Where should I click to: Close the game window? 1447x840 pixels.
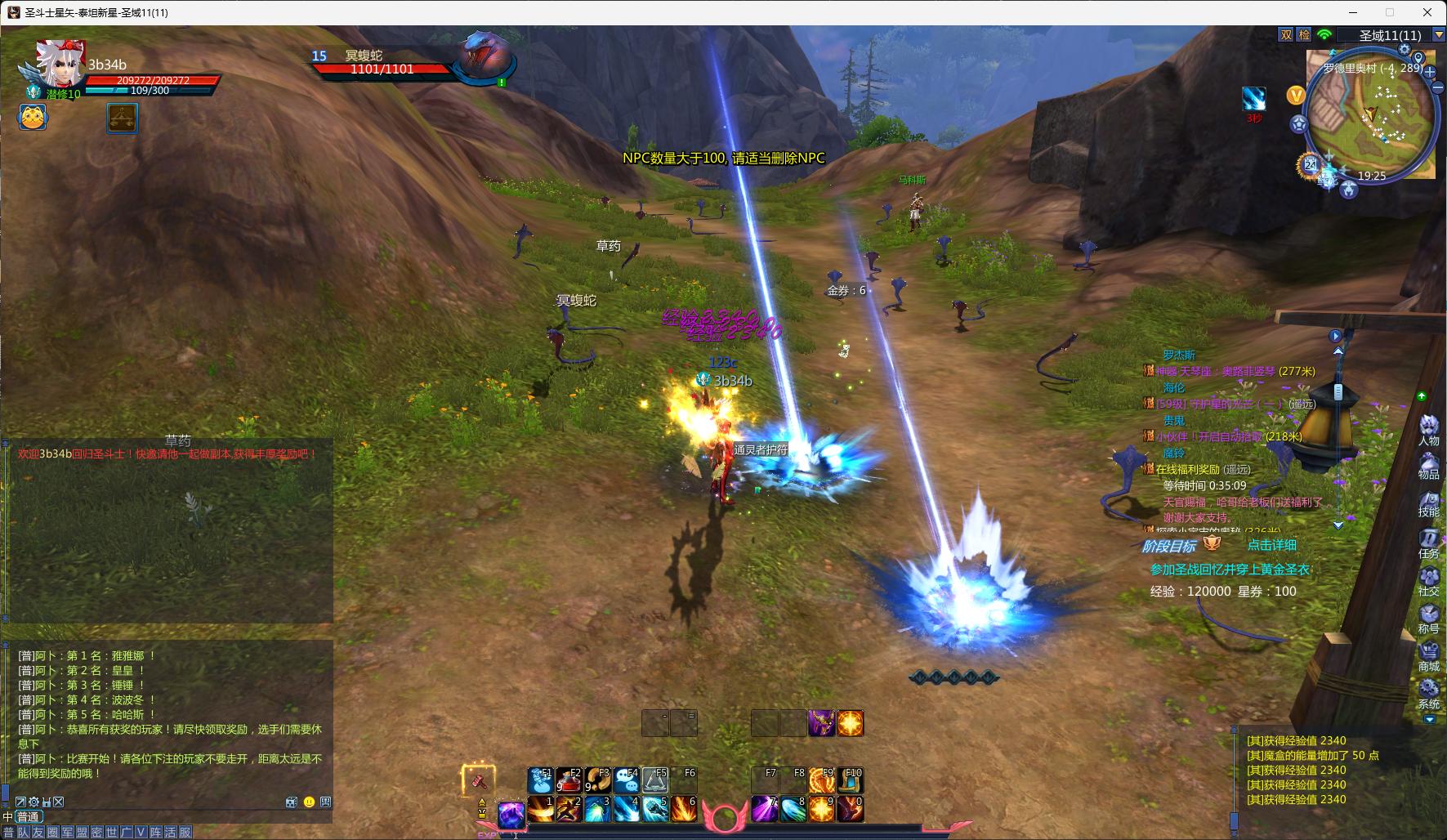[1427, 12]
